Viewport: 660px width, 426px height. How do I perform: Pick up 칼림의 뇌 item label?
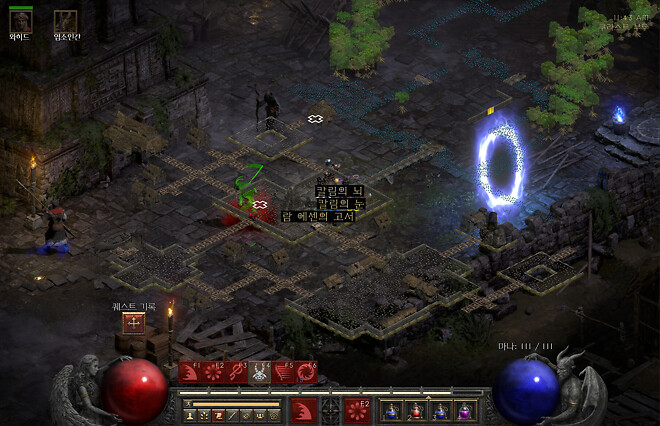[x=338, y=190]
